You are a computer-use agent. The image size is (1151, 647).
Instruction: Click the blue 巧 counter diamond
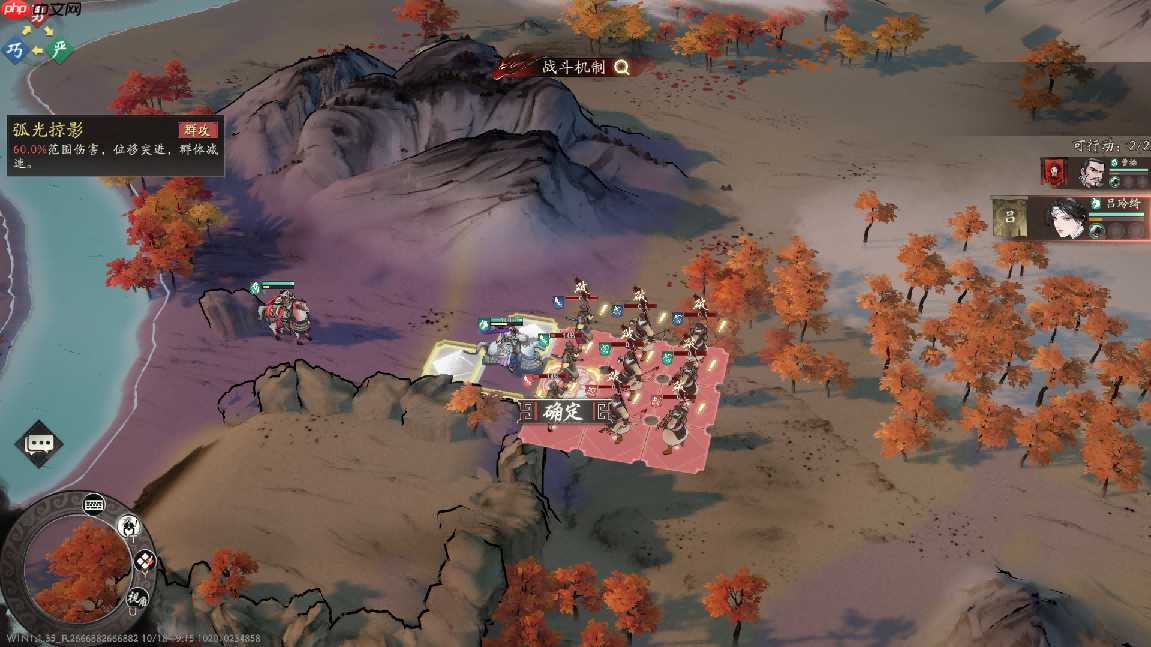15,50
